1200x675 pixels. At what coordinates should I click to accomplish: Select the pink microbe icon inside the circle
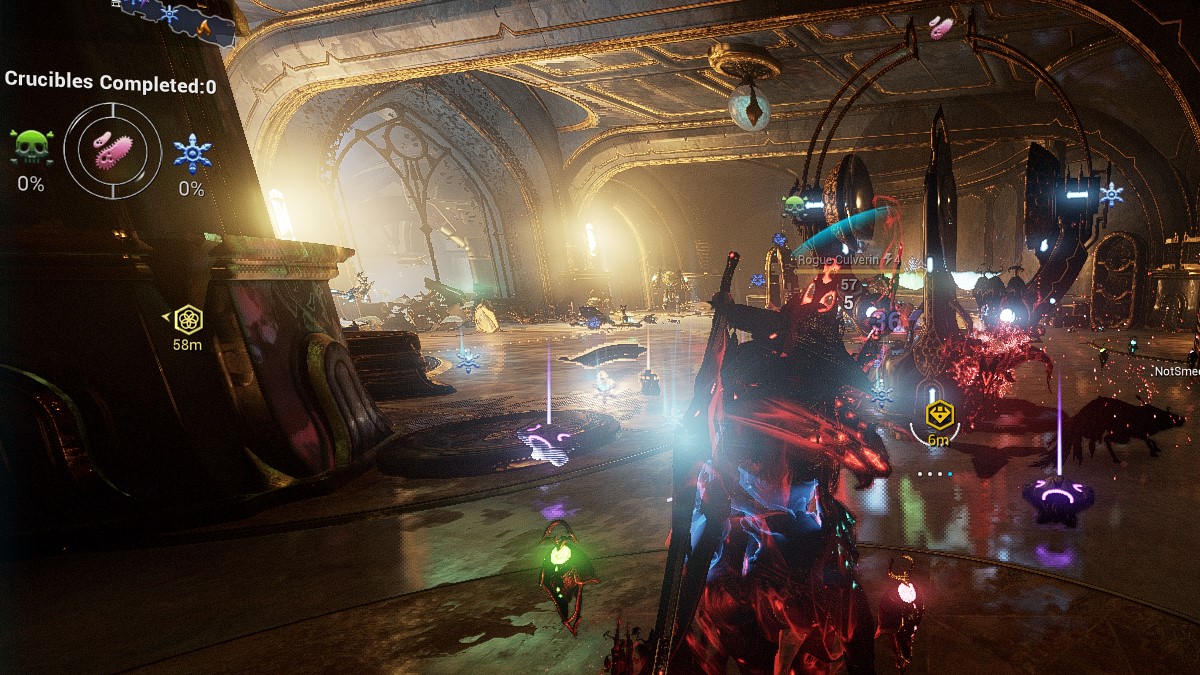click(112, 151)
